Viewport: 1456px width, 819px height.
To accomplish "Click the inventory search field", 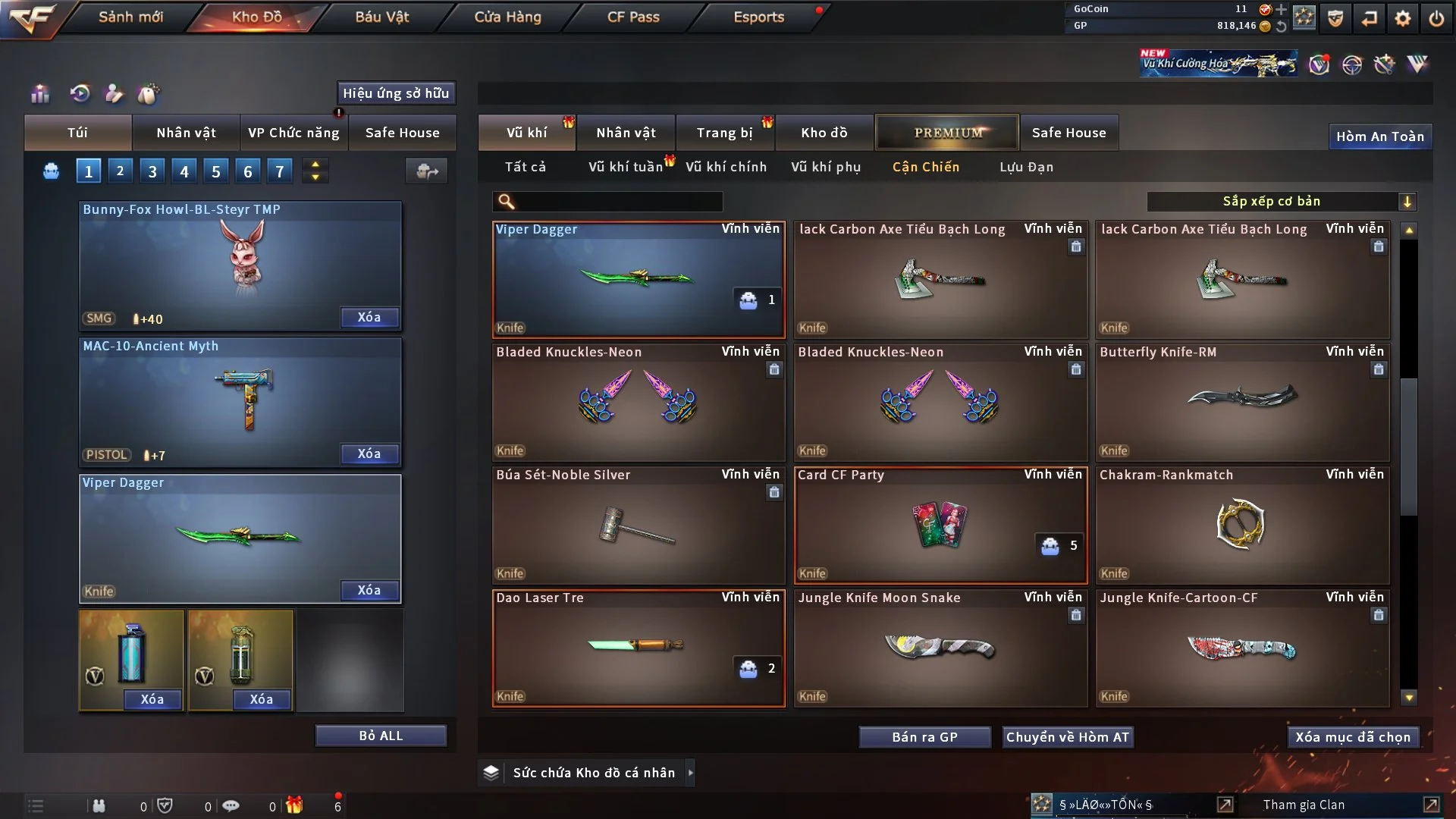I will (618, 201).
